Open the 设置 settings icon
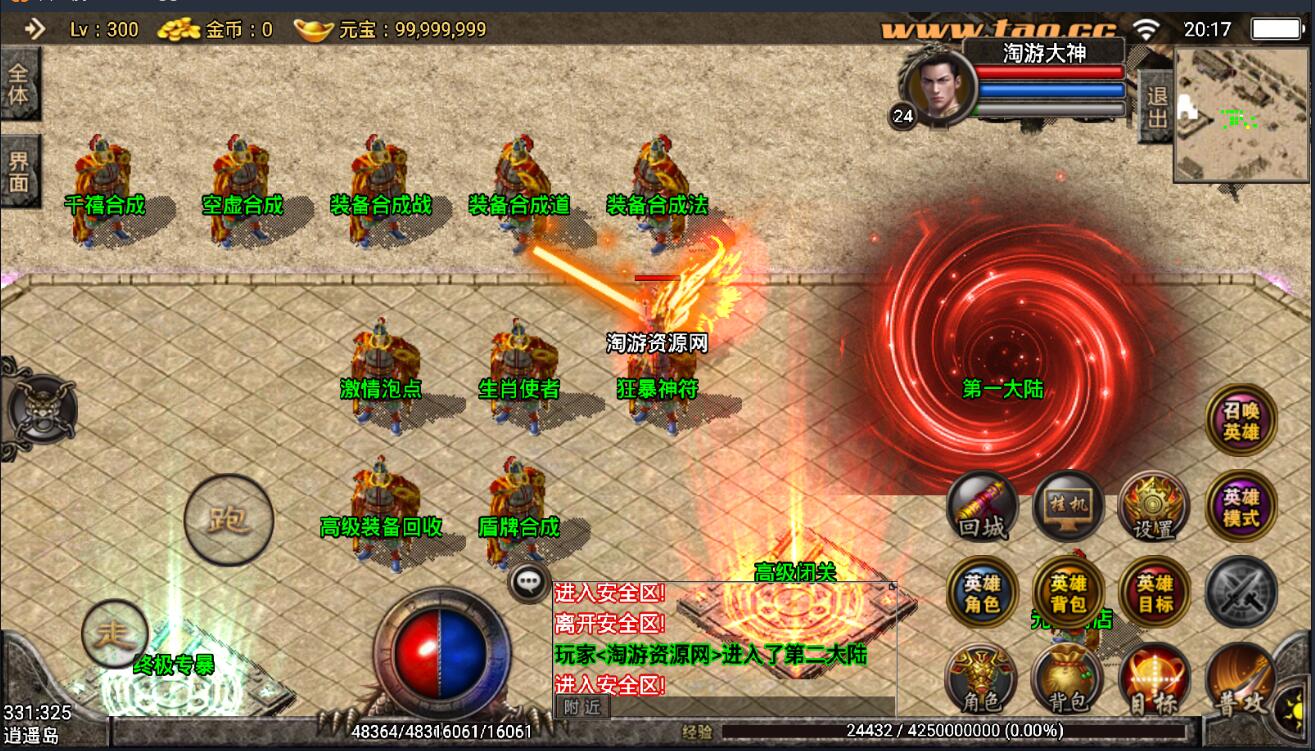Image resolution: width=1315 pixels, height=751 pixels. coord(1153,506)
